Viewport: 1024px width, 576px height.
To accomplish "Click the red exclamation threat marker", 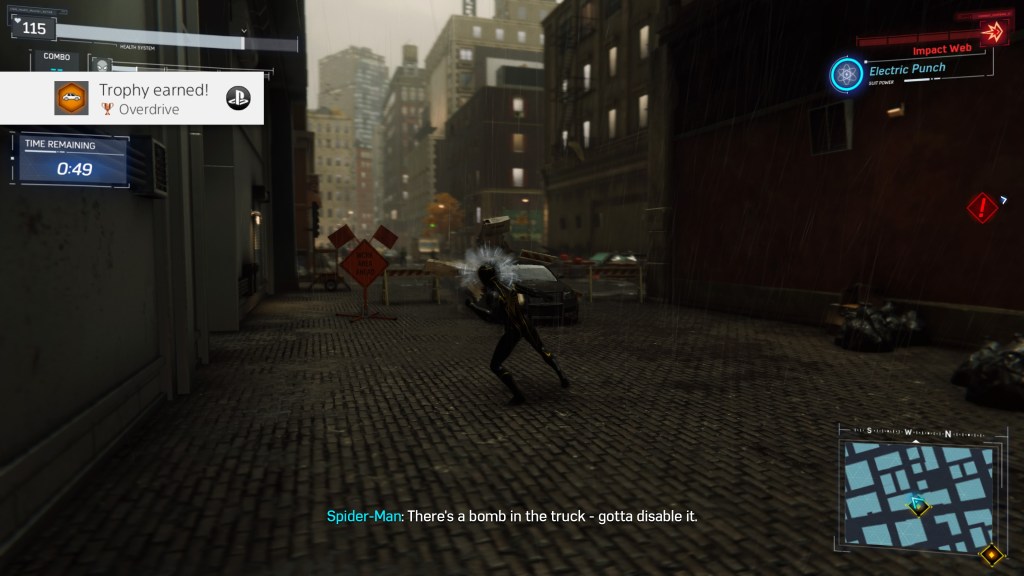I will point(982,207).
